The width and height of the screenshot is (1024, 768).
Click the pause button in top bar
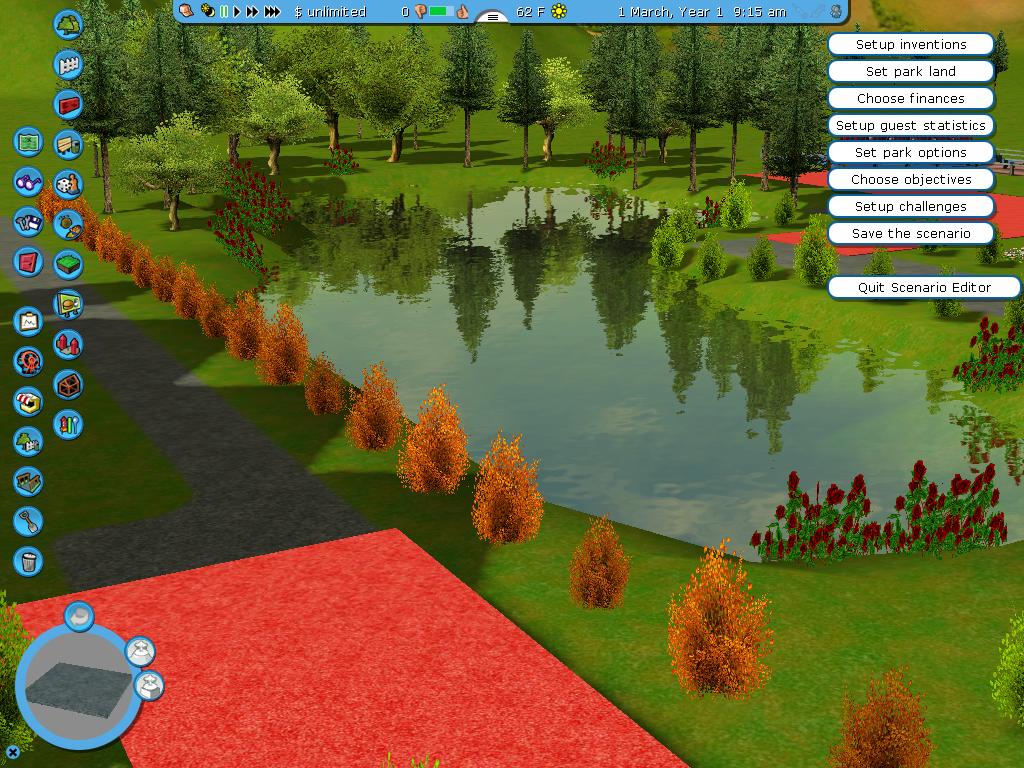click(x=224, y=12)
